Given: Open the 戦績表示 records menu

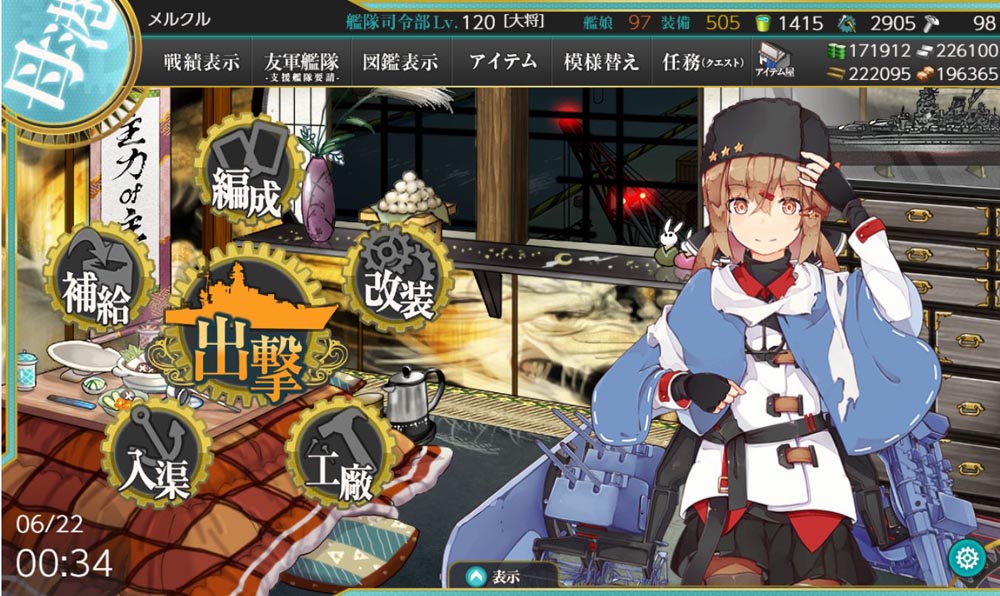Looking at the screenshot, I should (x=201, y=62).
